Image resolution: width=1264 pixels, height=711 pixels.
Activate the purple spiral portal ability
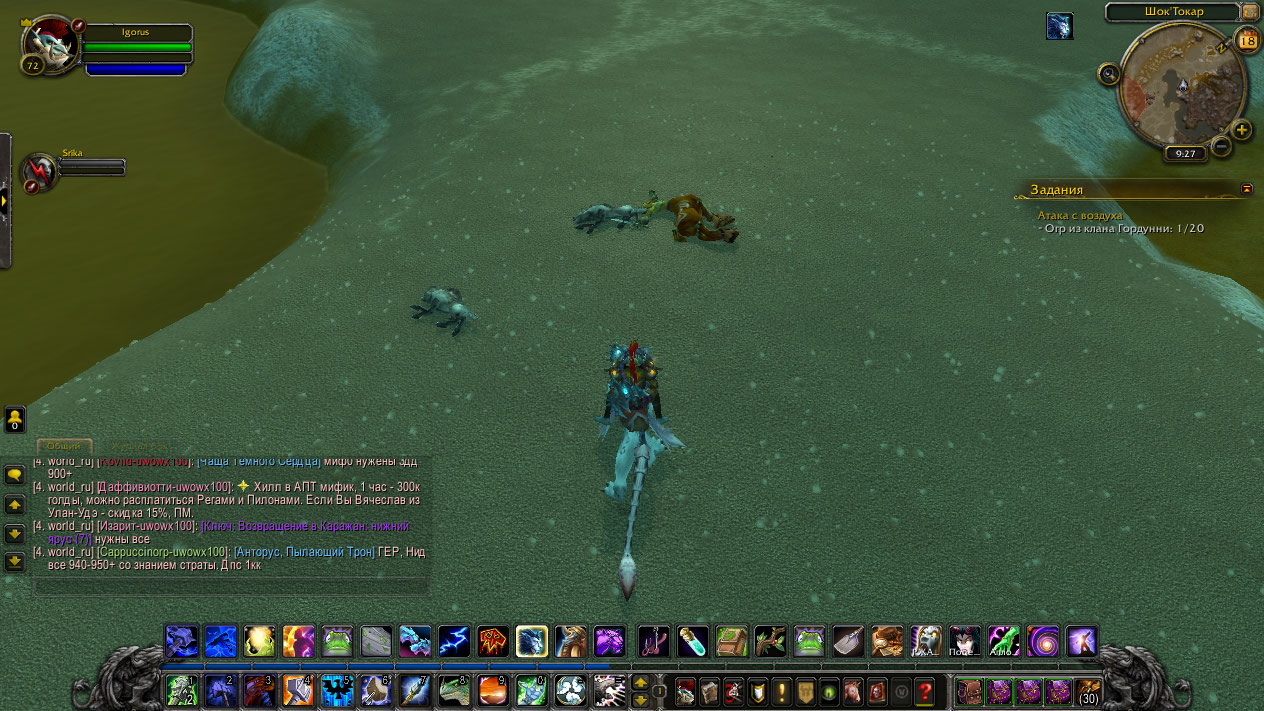point(1042,641)
